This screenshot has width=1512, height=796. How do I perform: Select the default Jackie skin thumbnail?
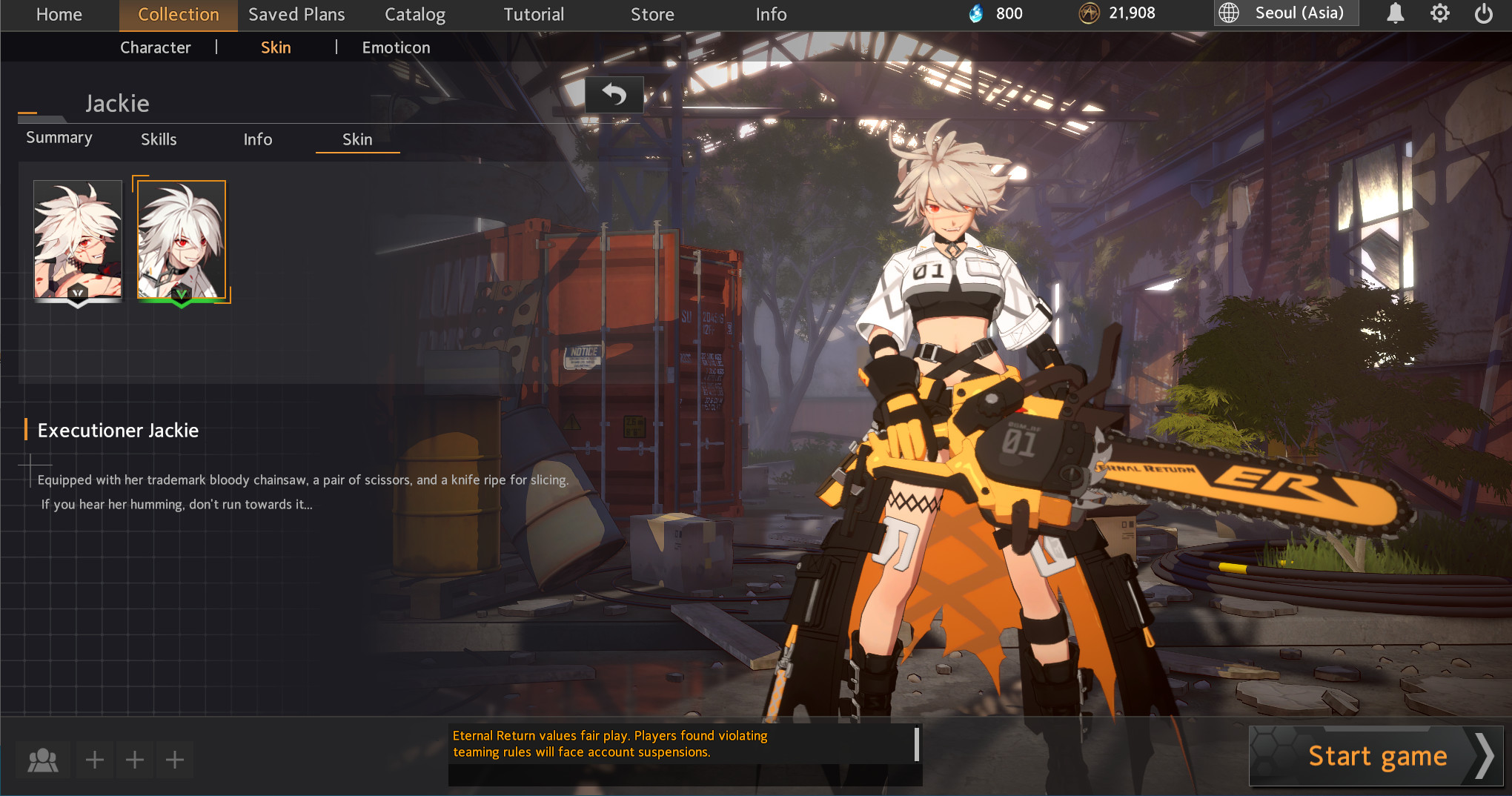click(77, 239)
